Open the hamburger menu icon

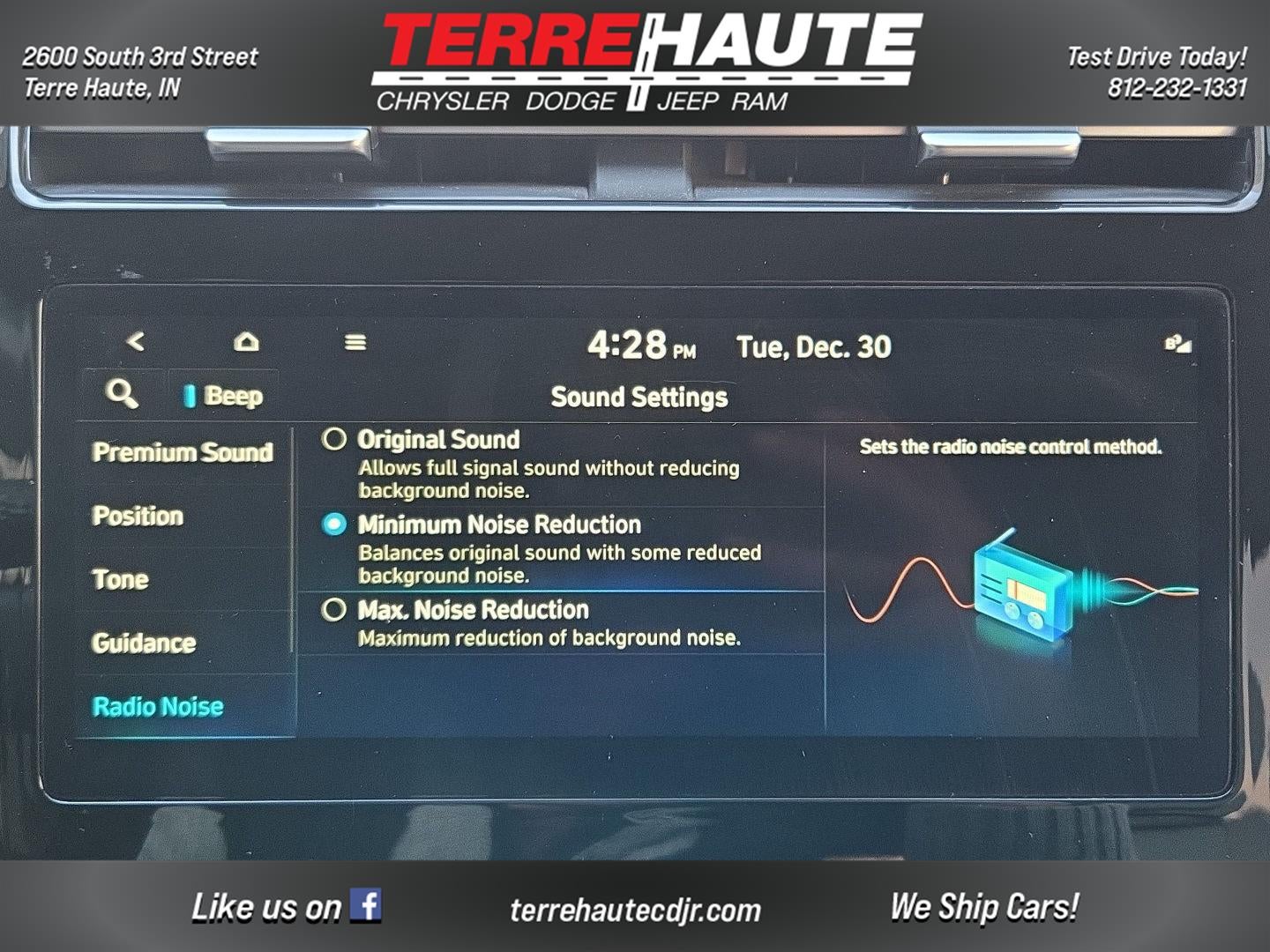pos(356,342)
